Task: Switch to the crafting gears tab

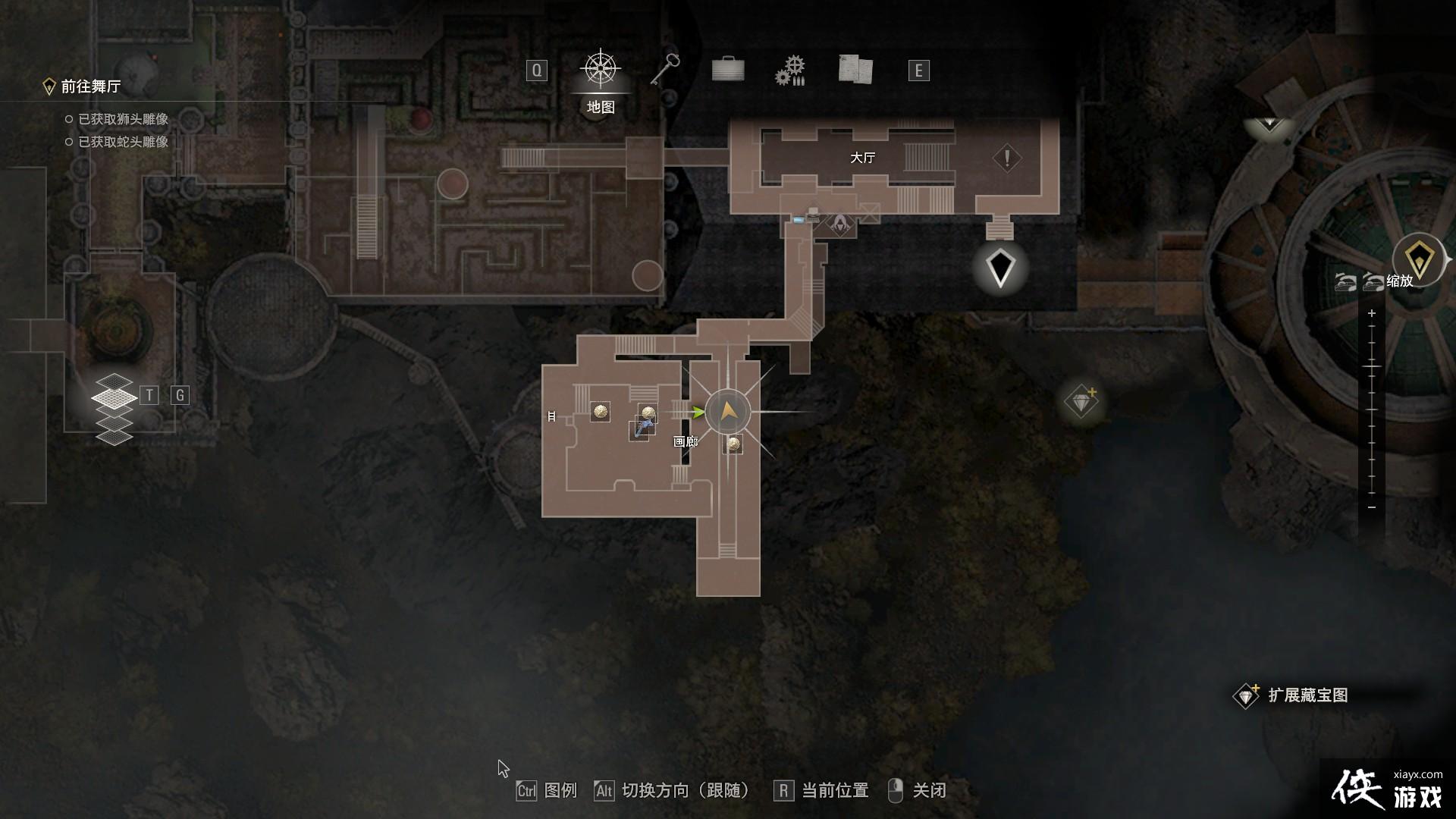Action: (x=790, y=71)
